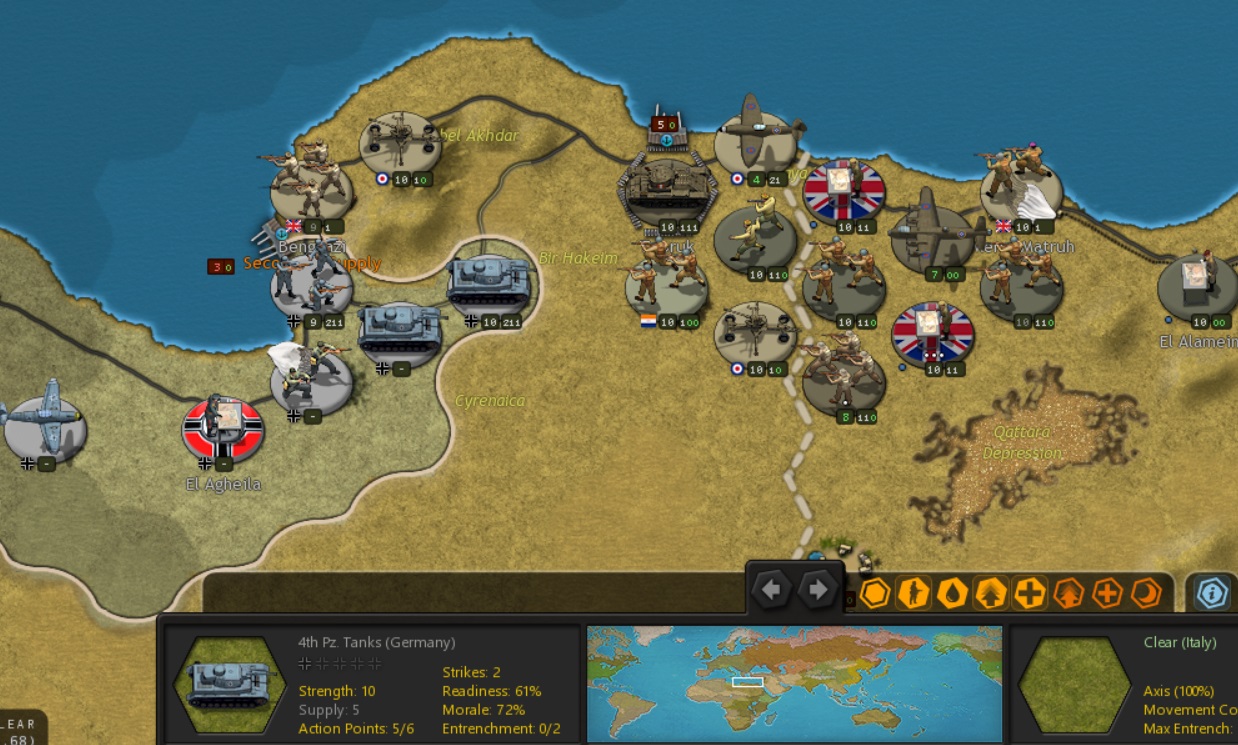Select the previous unit with the left arrow
The width and height of the screenshot is (1238, 745).
pyautogui.click(x=771, y=590)
